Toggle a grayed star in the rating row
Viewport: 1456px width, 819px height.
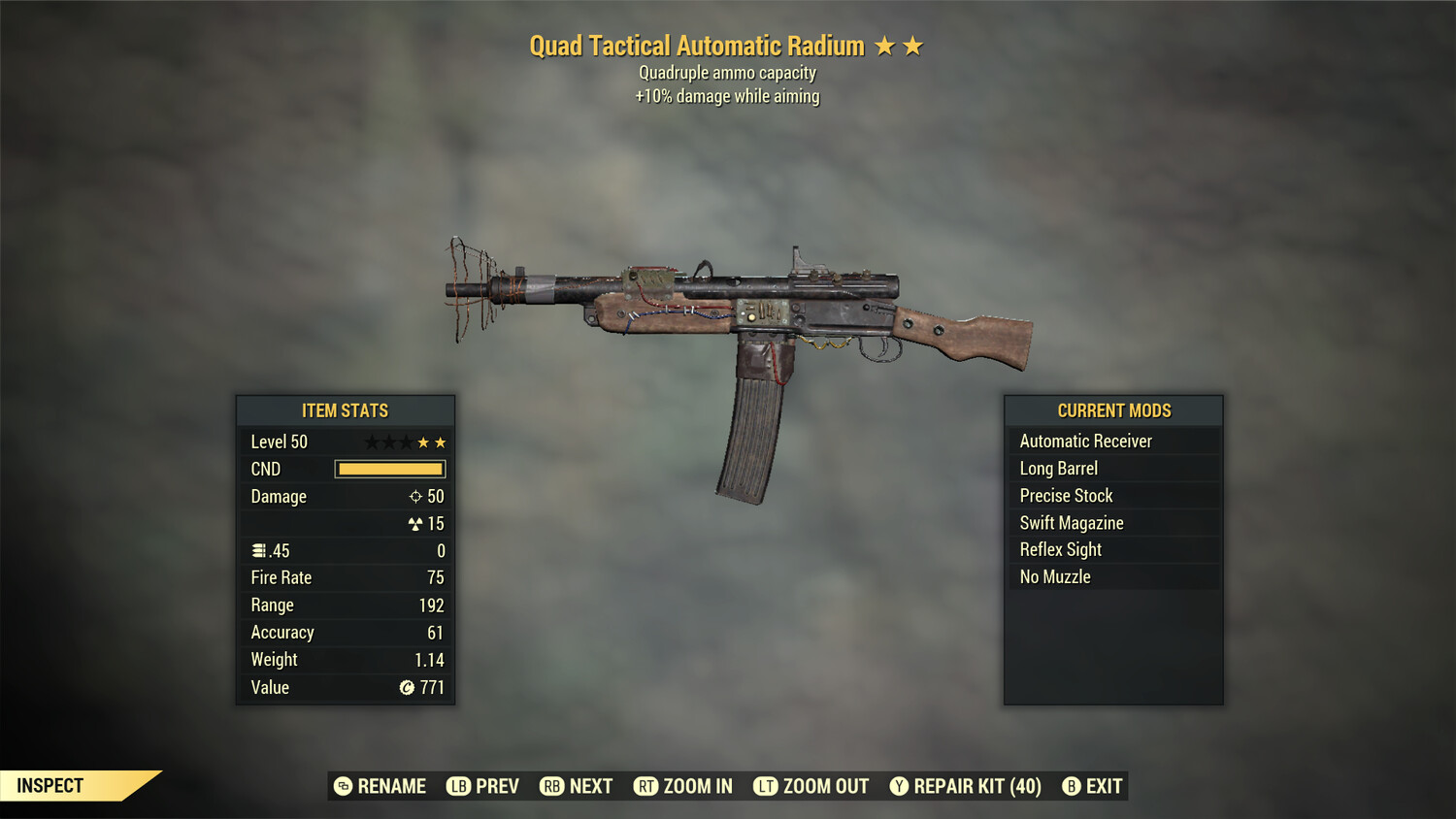coord(373,442)
